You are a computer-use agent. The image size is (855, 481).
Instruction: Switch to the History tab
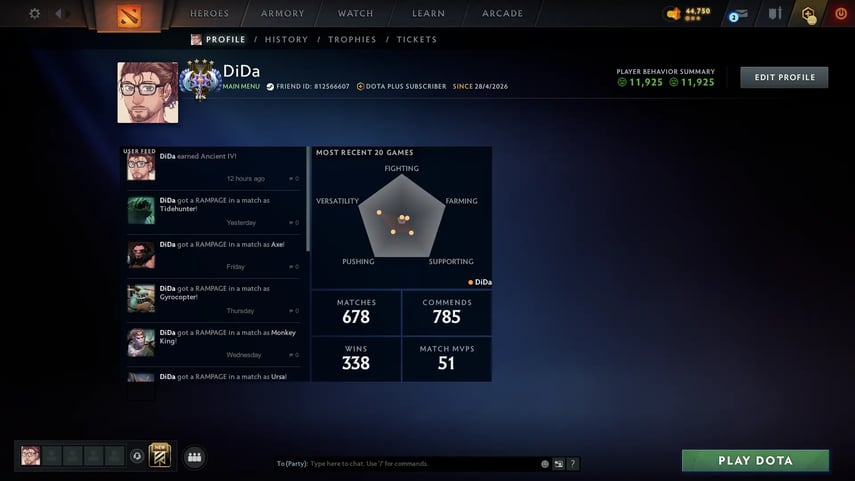286,40
